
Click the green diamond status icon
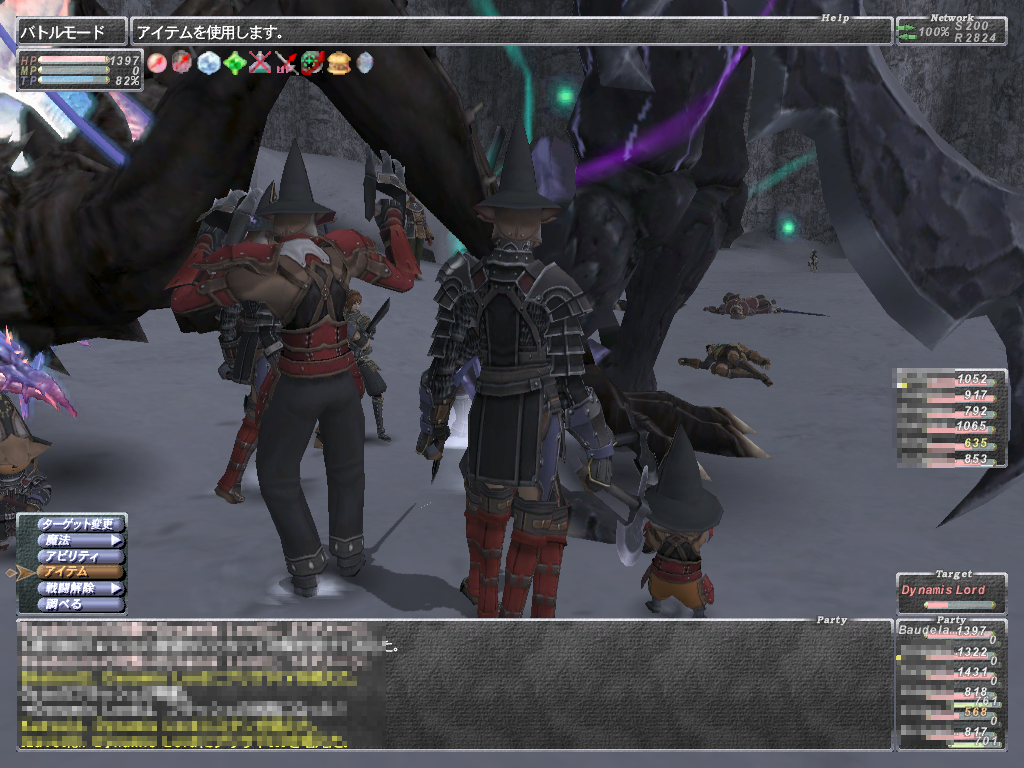[x=234, y=62]
